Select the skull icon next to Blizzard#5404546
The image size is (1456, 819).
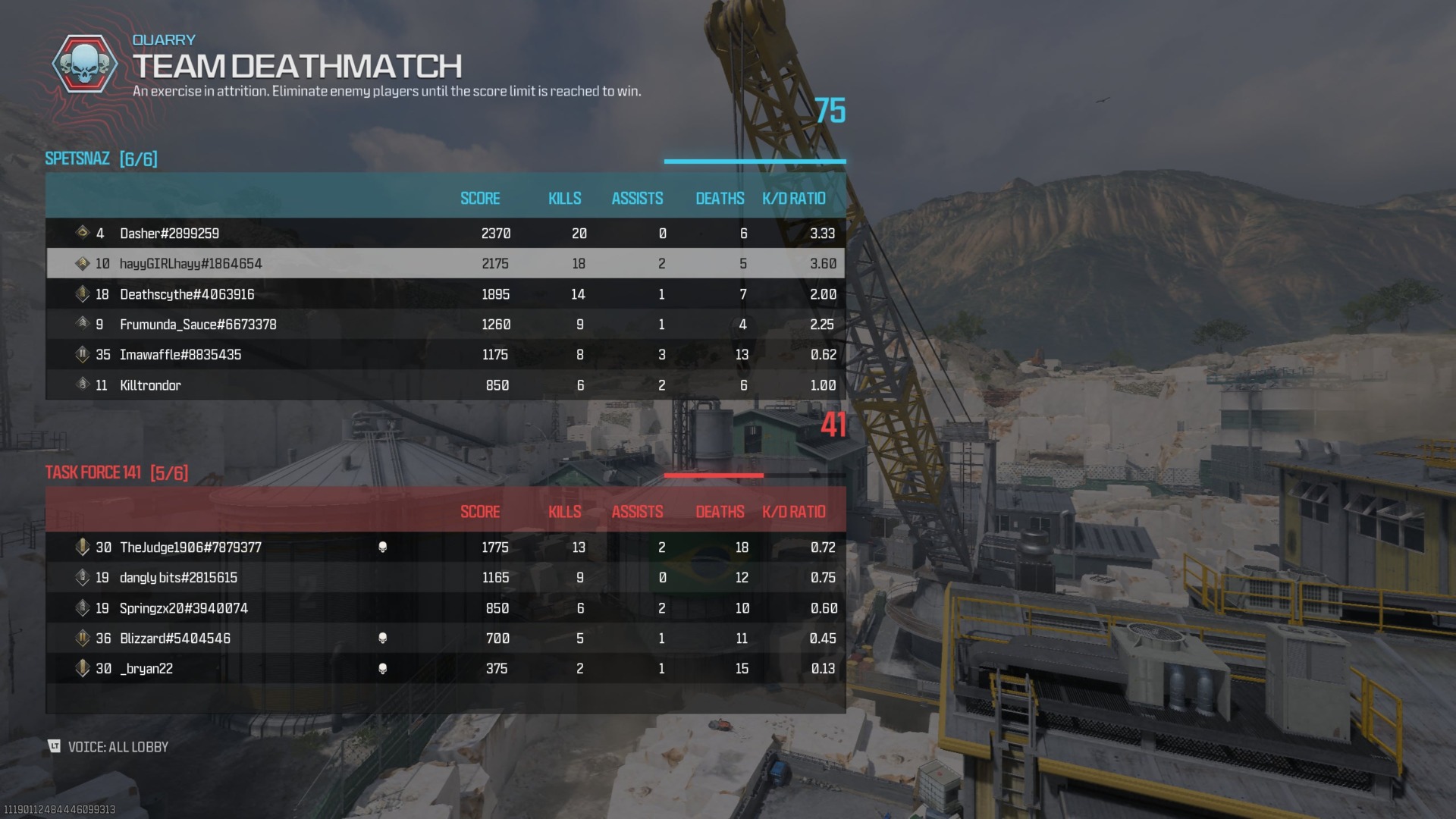(x=384, y=638)
